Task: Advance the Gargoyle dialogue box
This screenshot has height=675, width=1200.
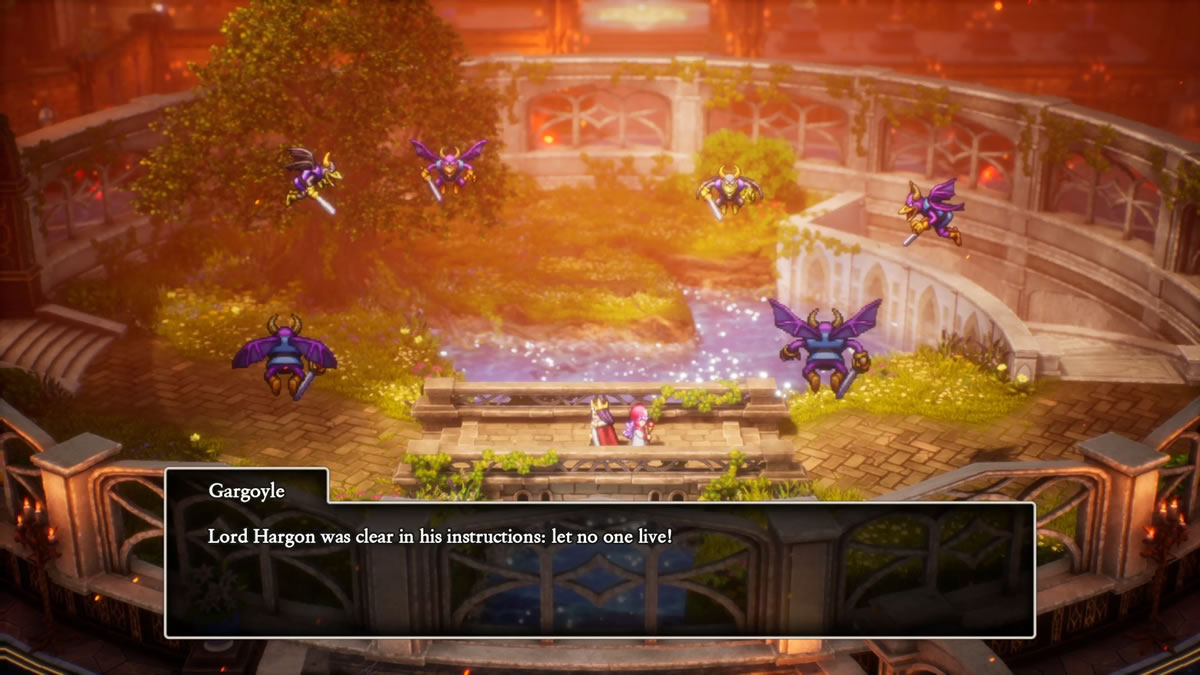Action: point(599,568)
